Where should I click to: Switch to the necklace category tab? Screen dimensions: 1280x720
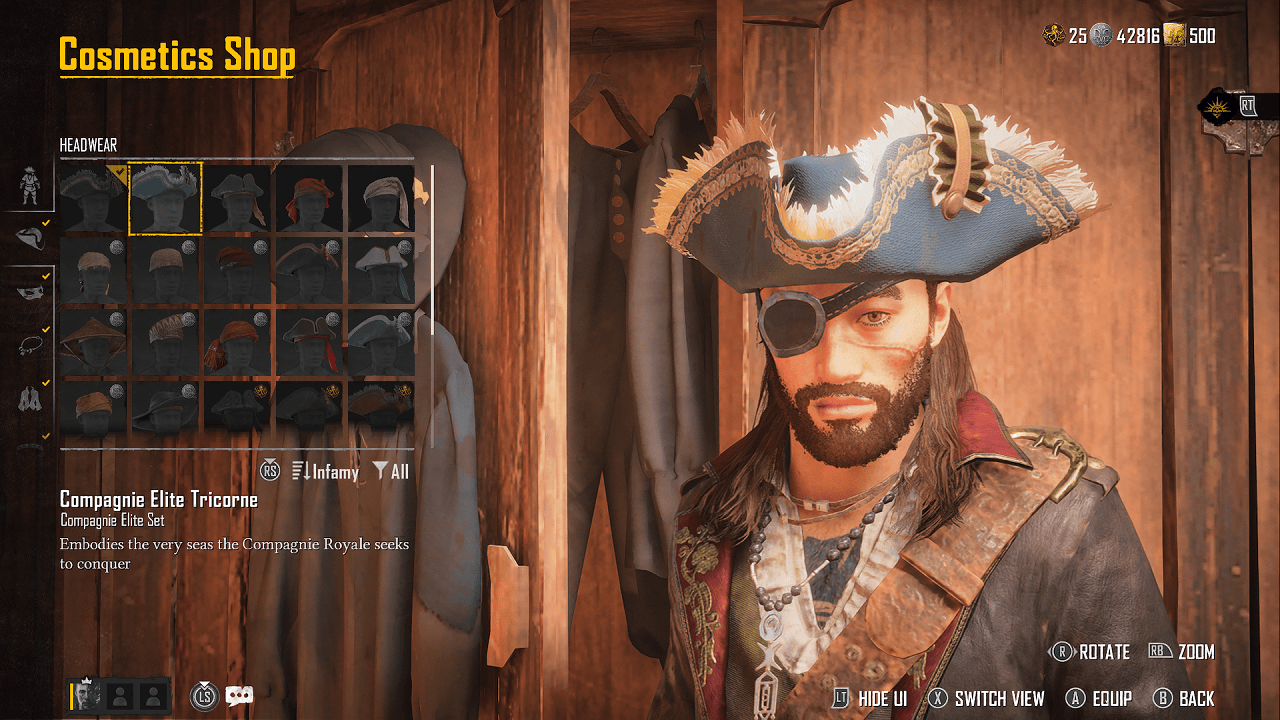click(30, 346)
